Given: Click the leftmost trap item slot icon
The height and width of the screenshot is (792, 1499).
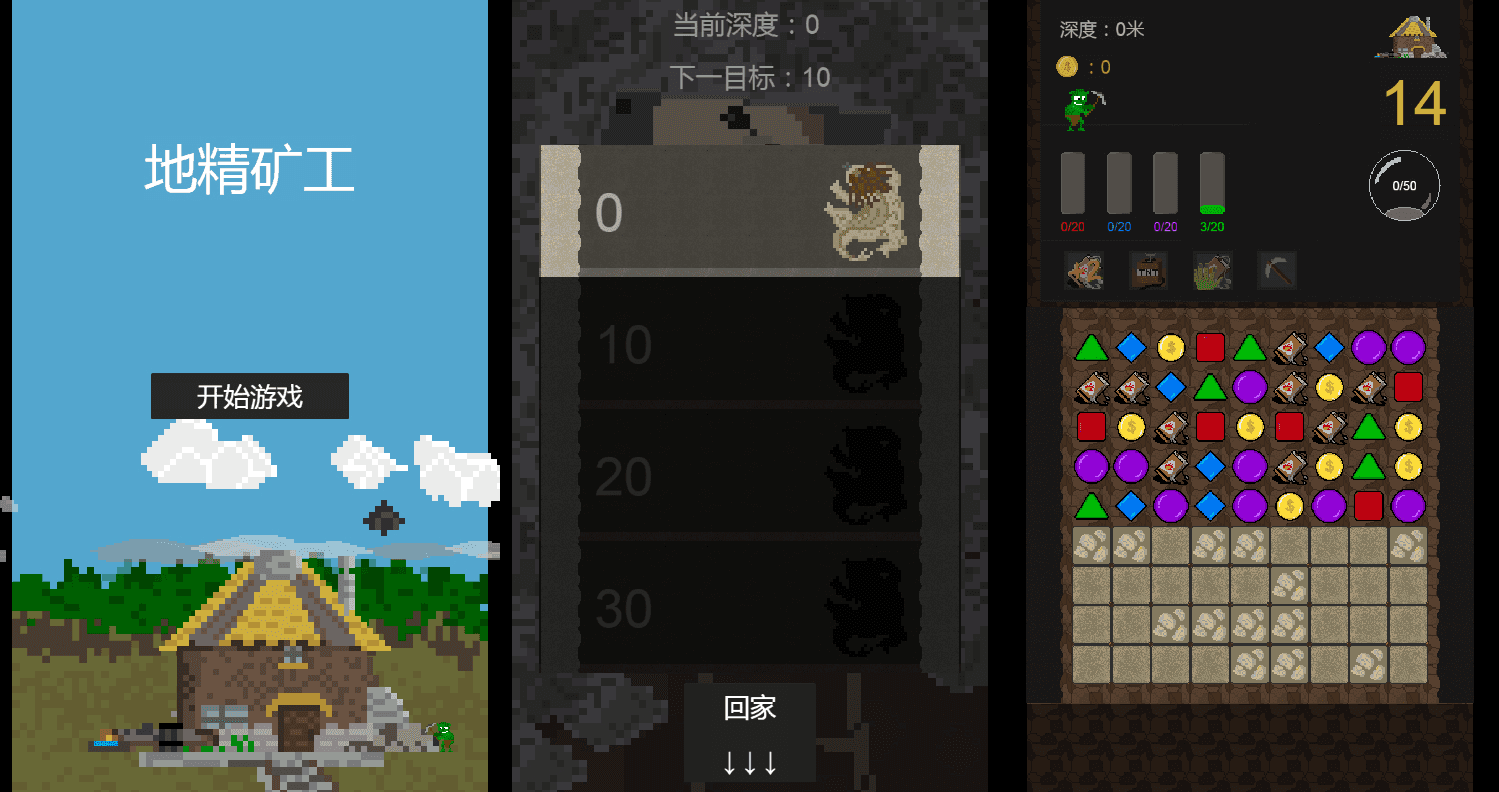Looking at the screenshot, I should 1085,270.
